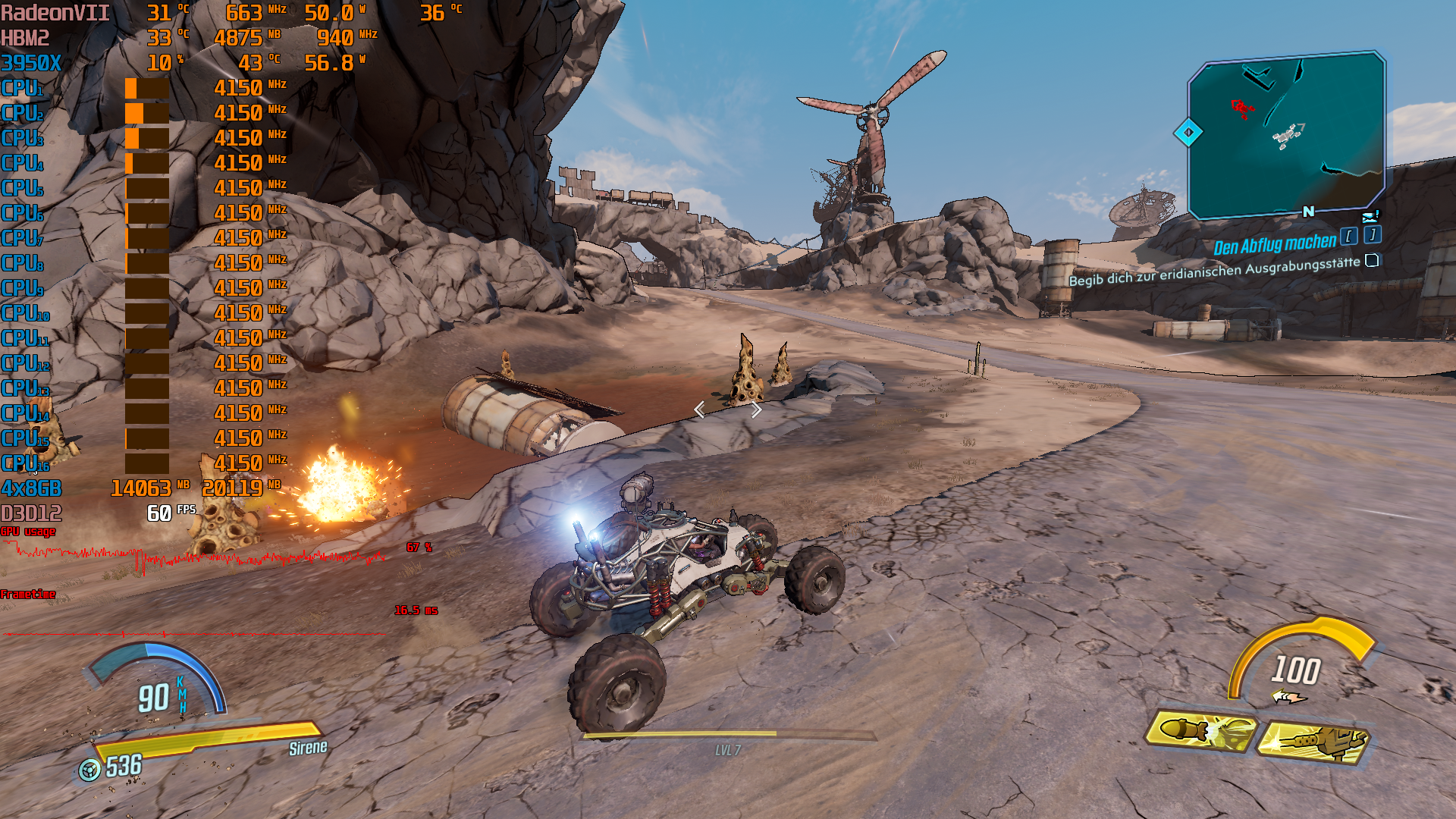The height and width of the screenshot is (819, 1456).
Task: Expand the minimap panel
Action: coord(1282,136)
